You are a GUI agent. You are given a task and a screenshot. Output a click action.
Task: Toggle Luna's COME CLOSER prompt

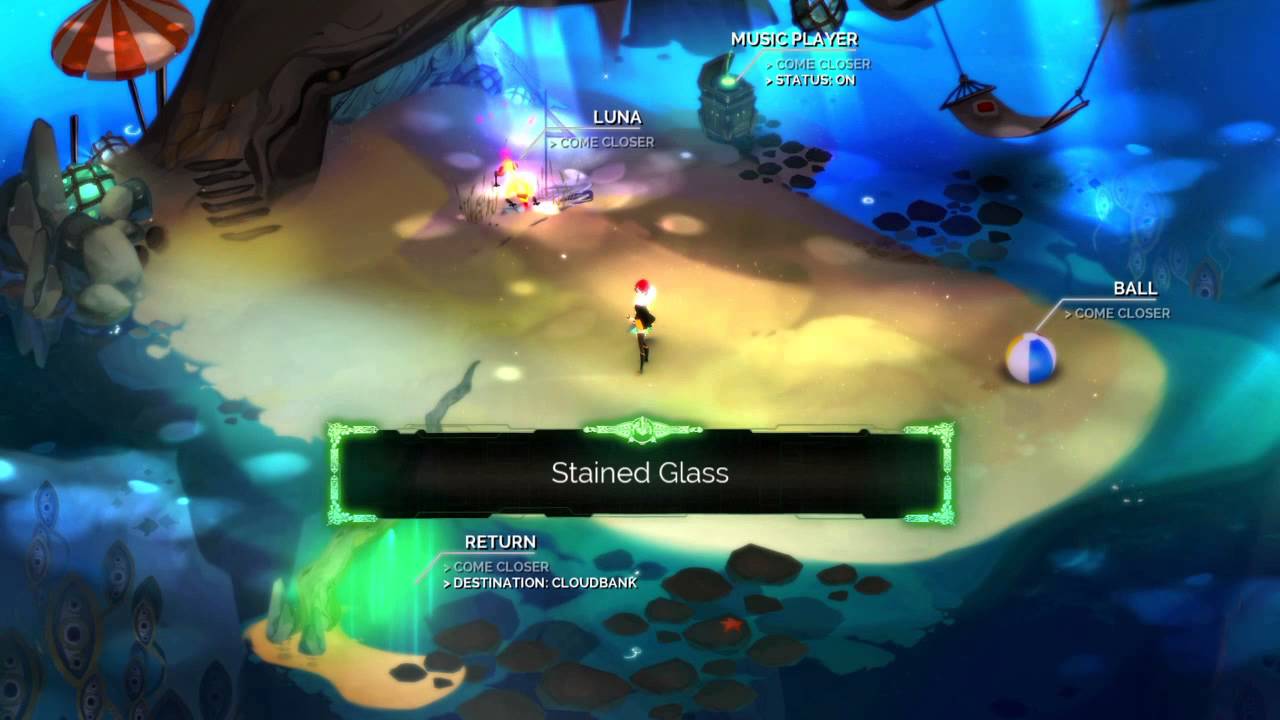605,142
